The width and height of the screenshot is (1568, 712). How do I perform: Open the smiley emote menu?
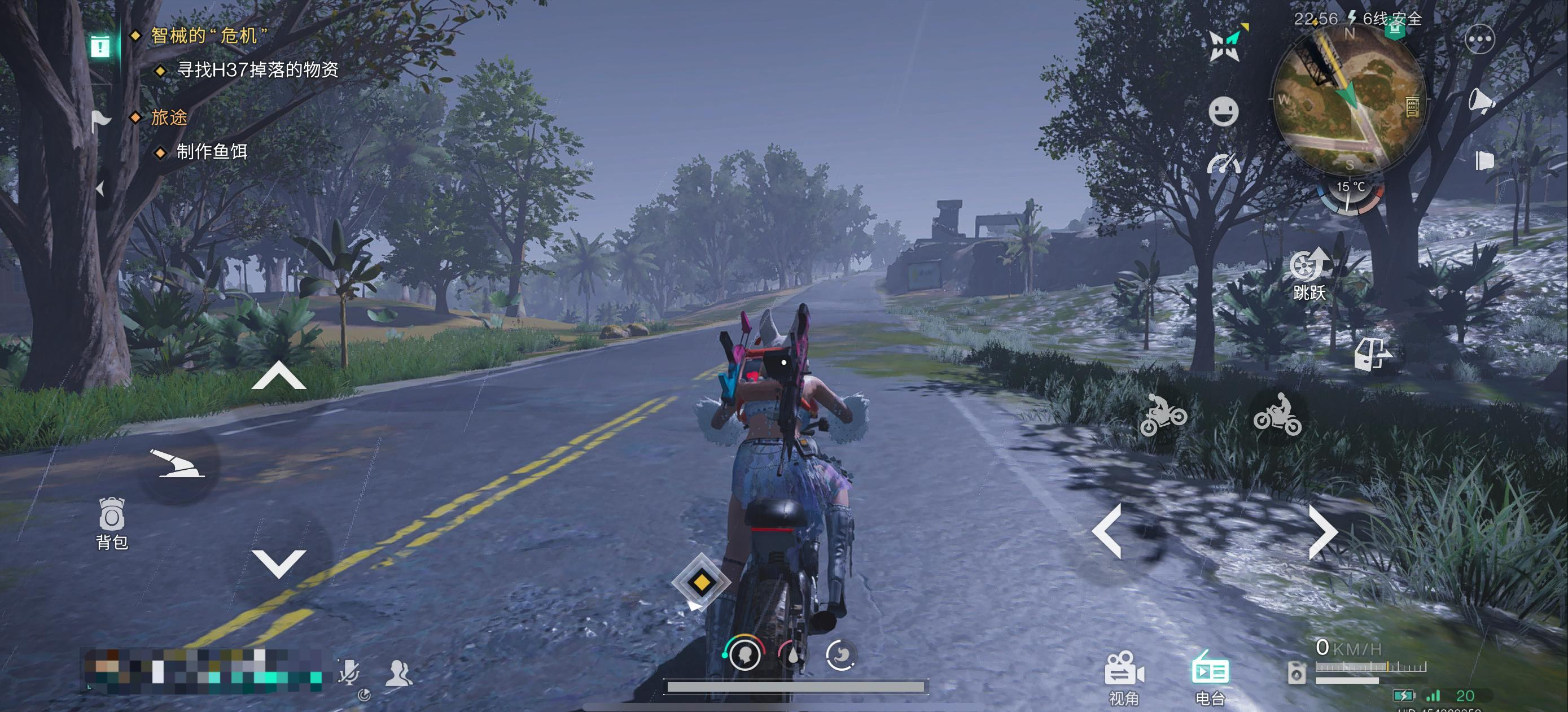(1223, 111)
